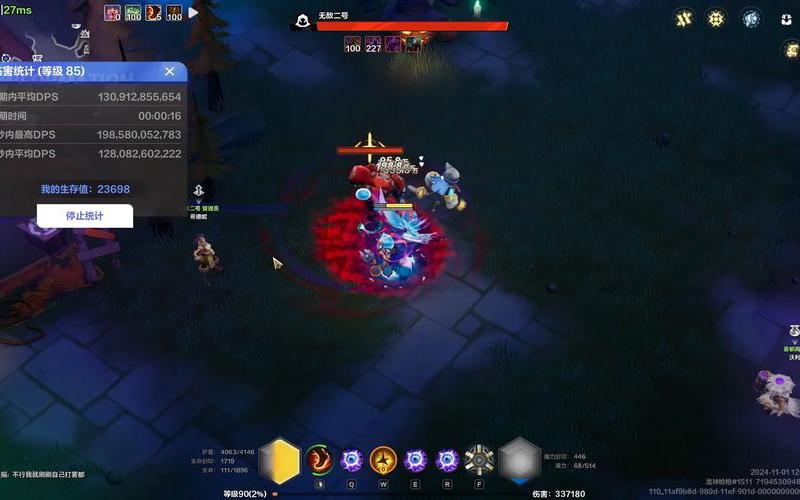The width and height of the screenshot is (800, 500).
Task: Cast the purple orb R skill
Action: tap(447, 460)
